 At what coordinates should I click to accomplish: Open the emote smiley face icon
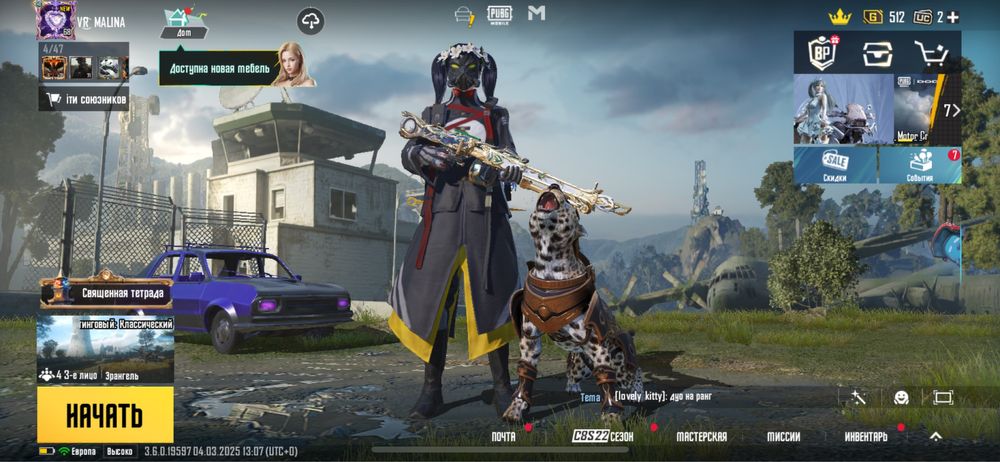[901, 397]
